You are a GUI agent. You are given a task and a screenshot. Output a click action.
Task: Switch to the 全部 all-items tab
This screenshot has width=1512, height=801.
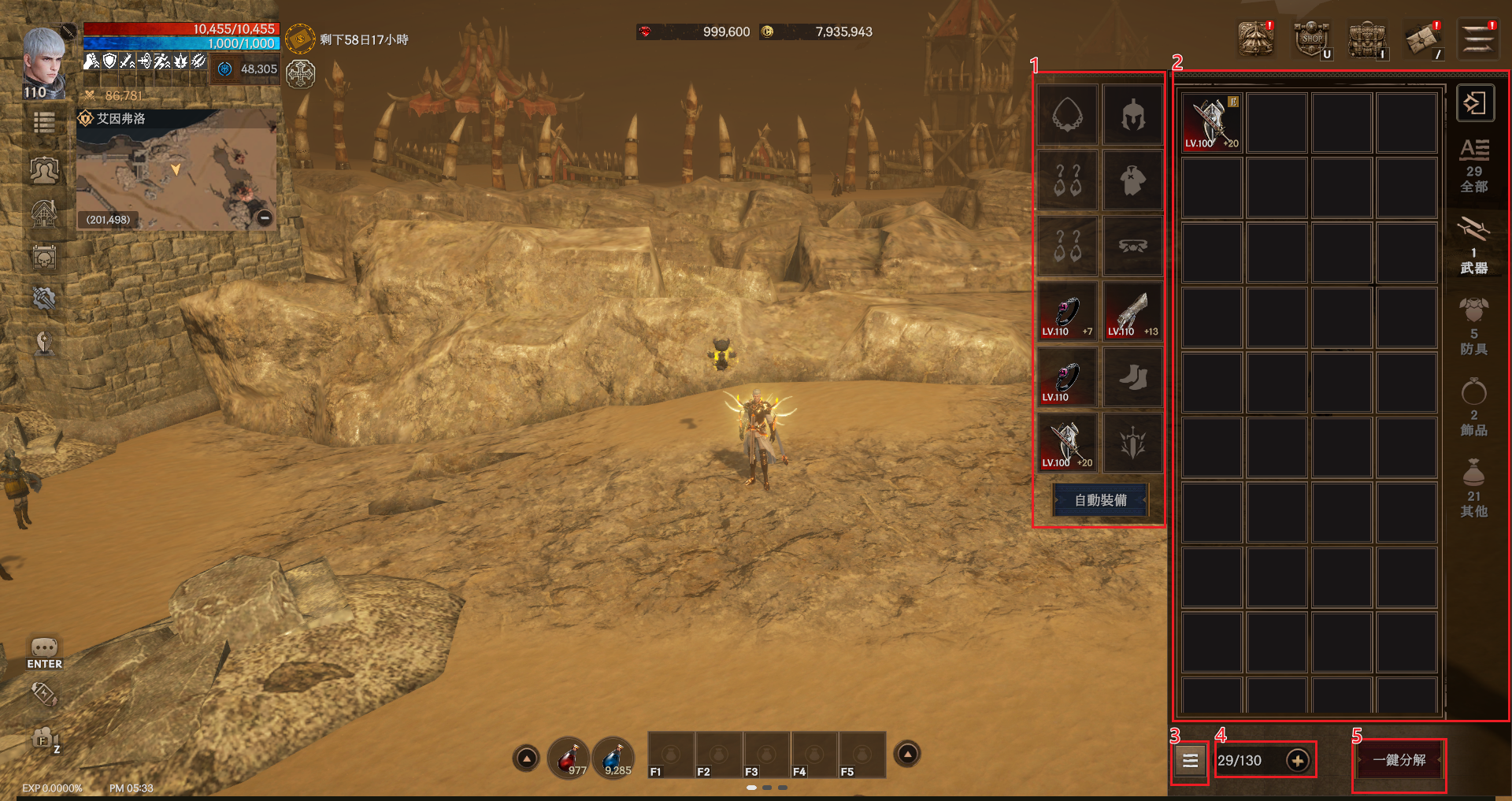(1473, 167)
